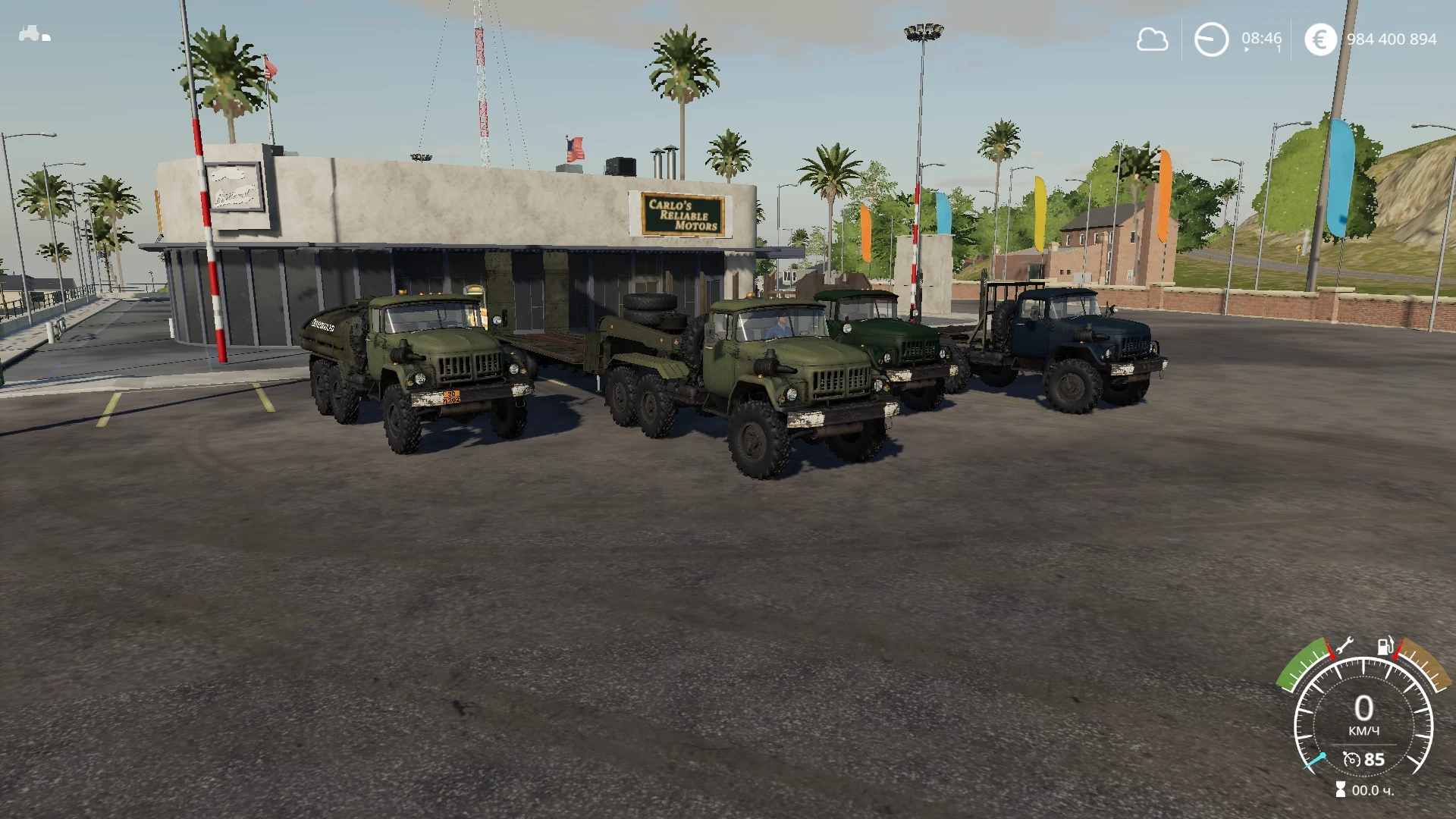
Task: Click the time display reading 08:46
Action: click(1261, 39)
